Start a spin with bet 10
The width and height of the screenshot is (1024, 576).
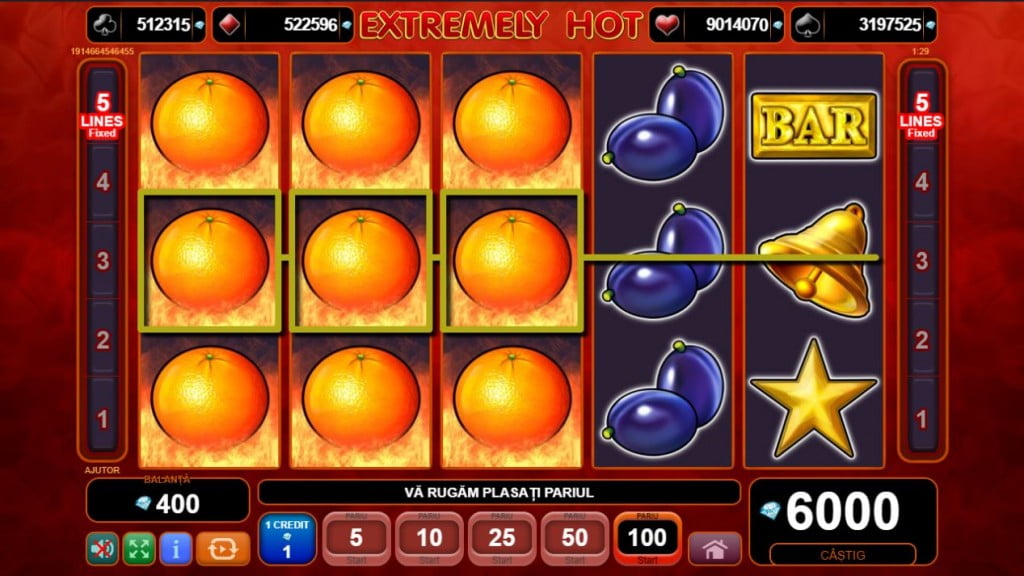429,539
